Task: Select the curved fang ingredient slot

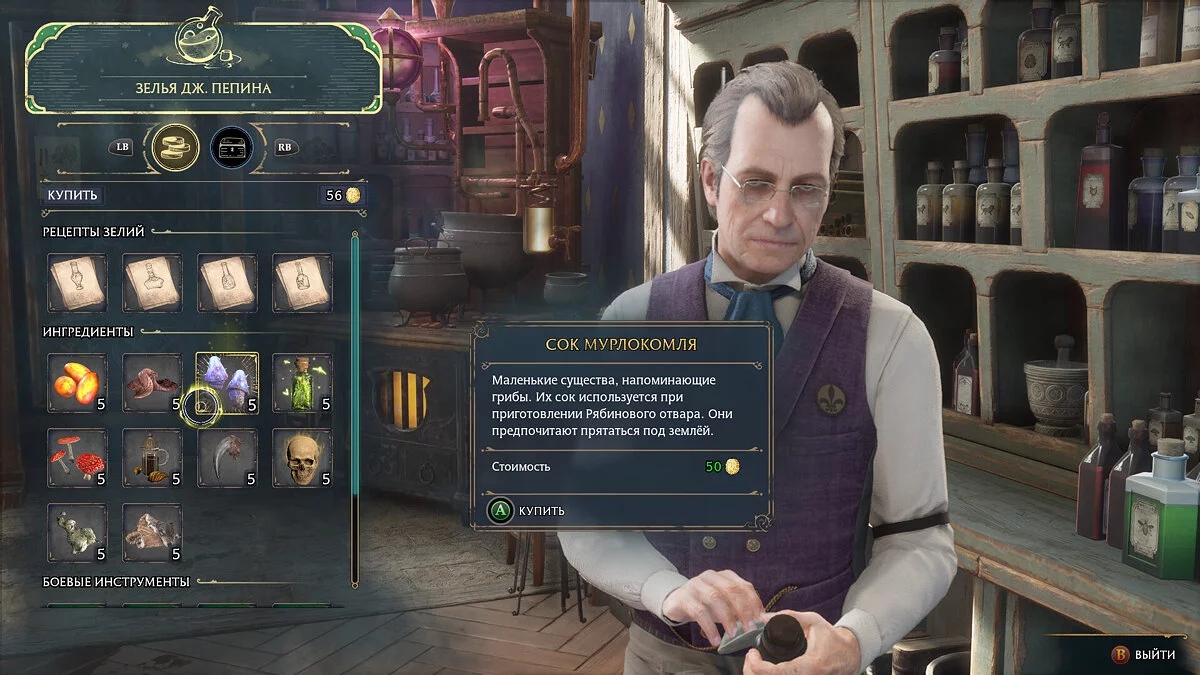Action: point(227,458)
